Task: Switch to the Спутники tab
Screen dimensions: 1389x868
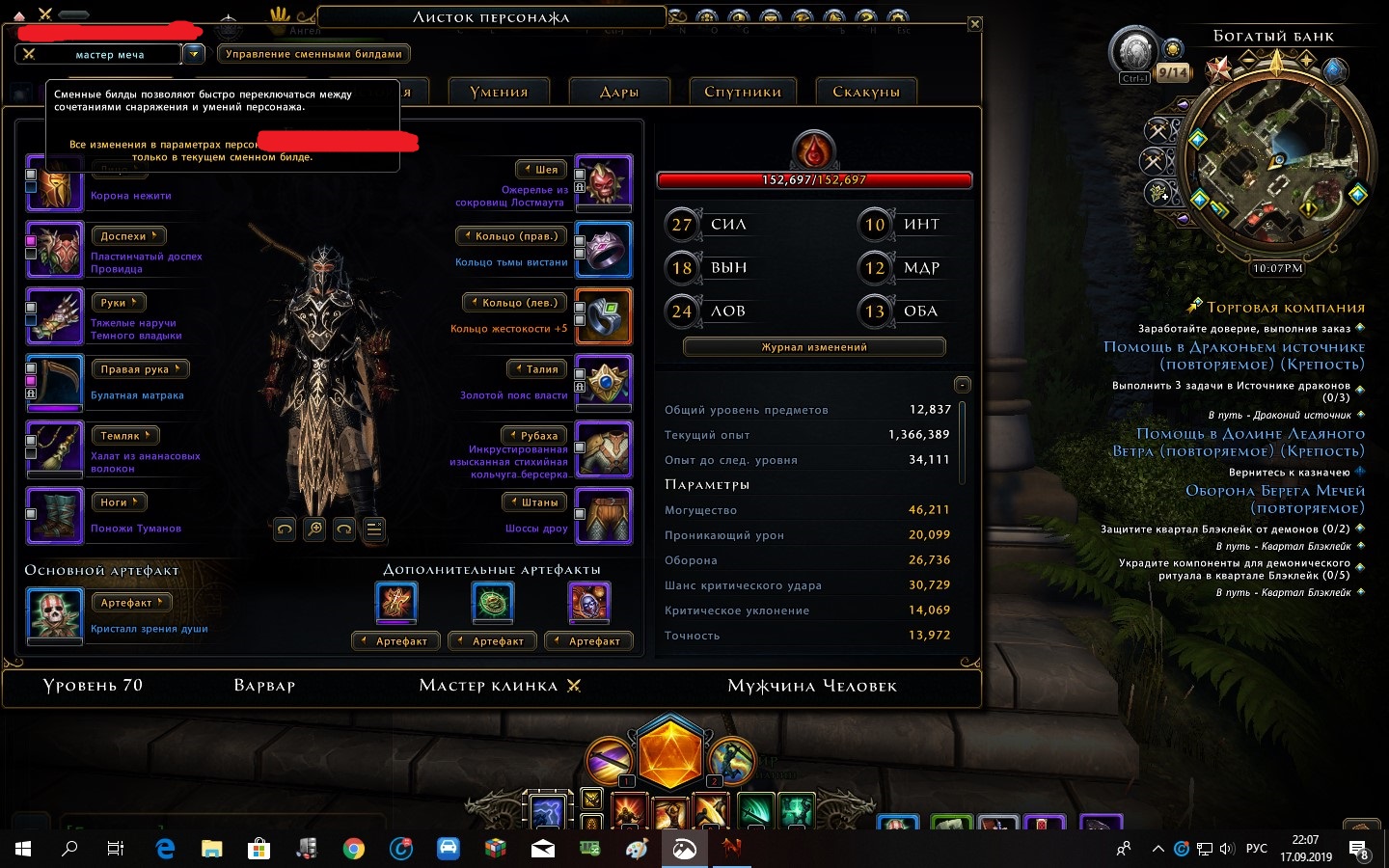Action: click(743, 91)
